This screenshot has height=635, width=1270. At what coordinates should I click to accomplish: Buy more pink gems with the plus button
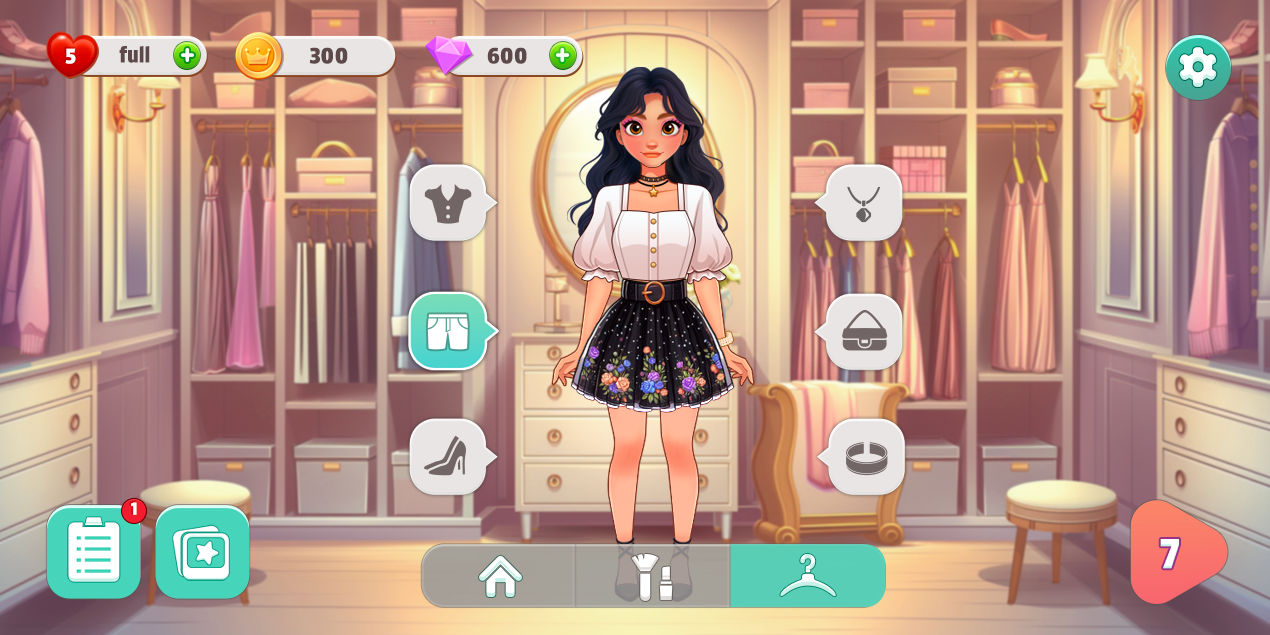[563, 56]
